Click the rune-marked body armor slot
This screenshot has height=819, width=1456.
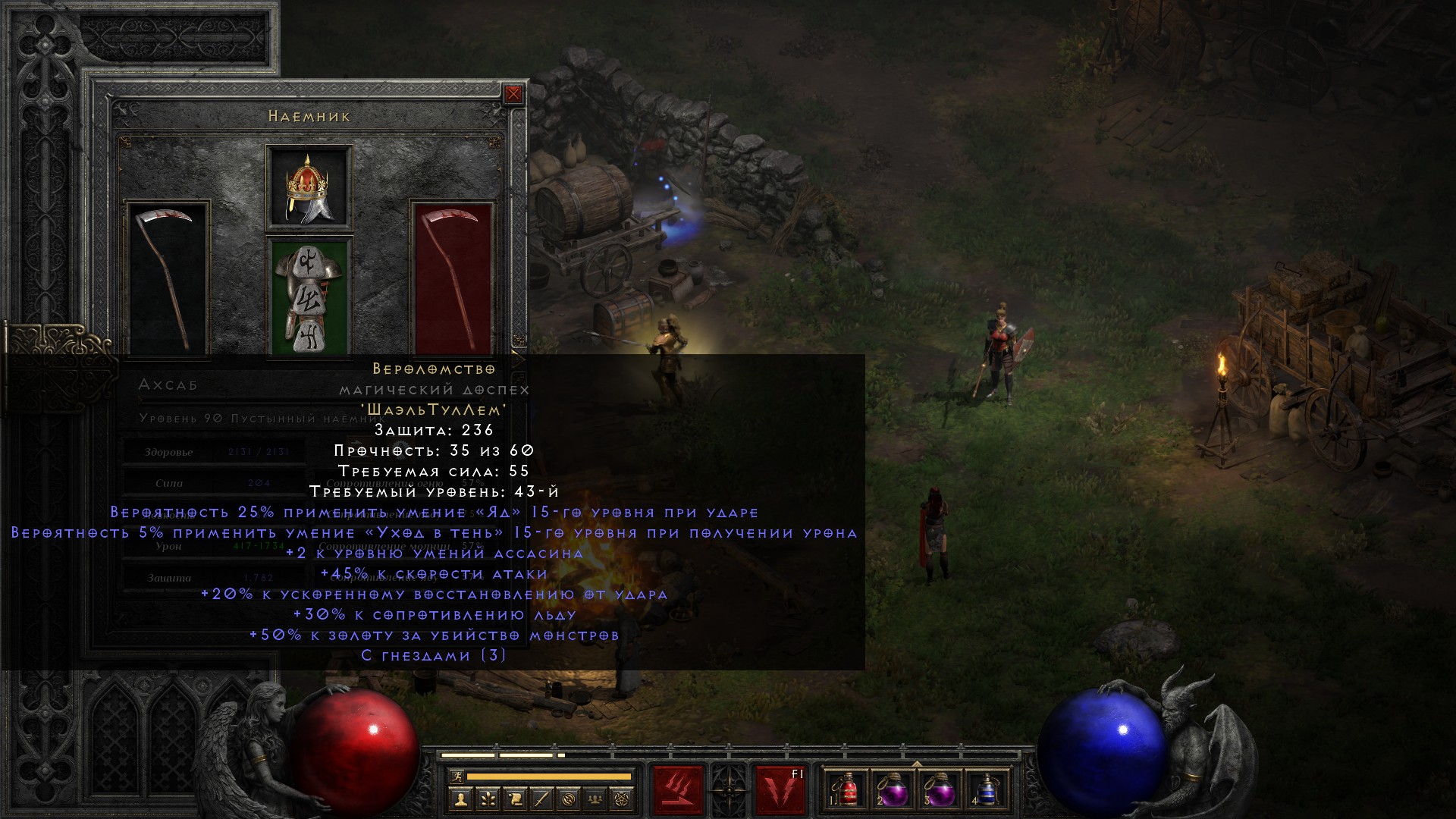click(x=309, y=296)
